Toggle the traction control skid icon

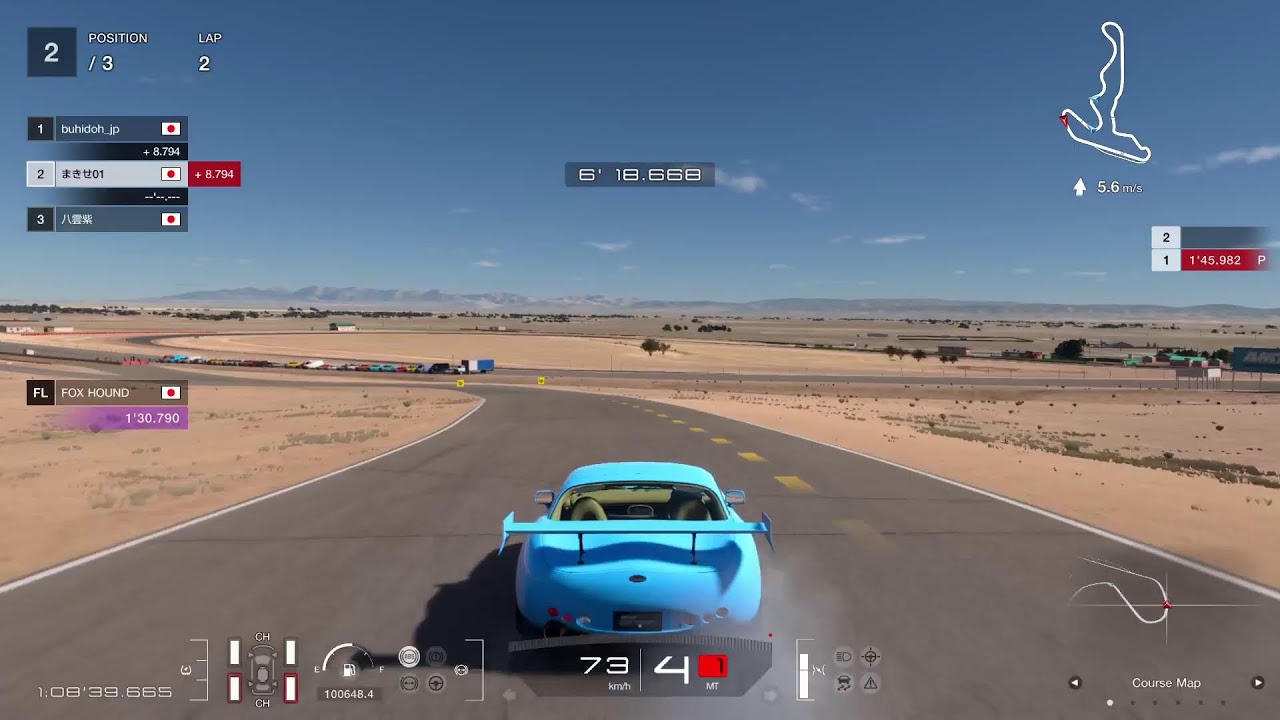[843, 684]
